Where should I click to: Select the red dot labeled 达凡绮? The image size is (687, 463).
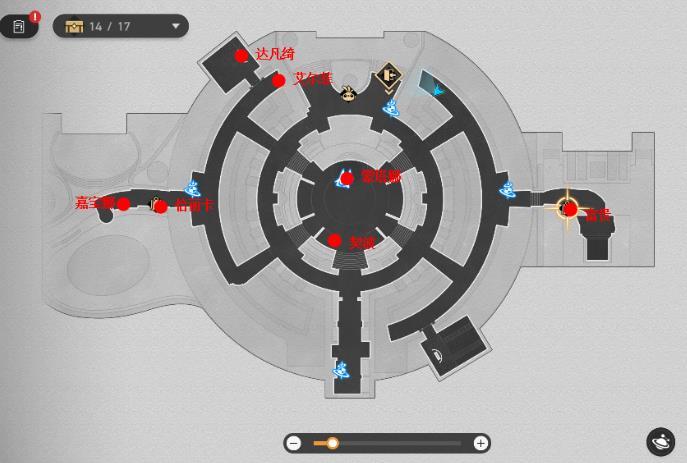tap(241, 56)
